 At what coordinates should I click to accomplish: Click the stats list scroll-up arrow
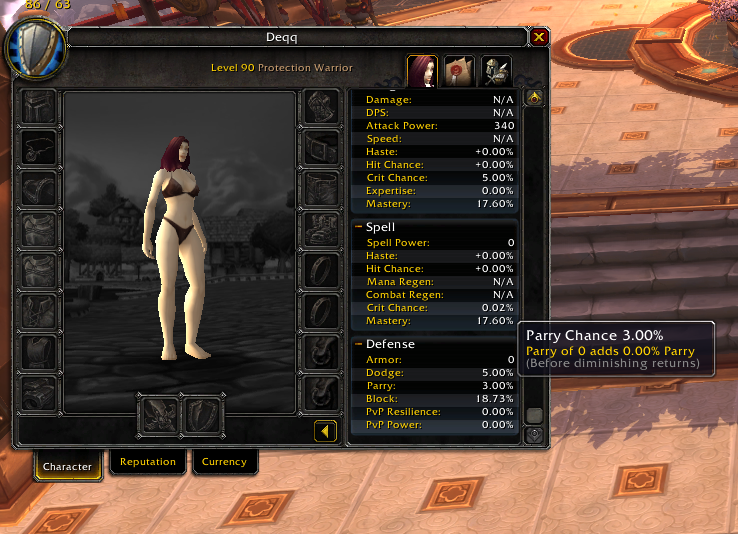(534, 98)
